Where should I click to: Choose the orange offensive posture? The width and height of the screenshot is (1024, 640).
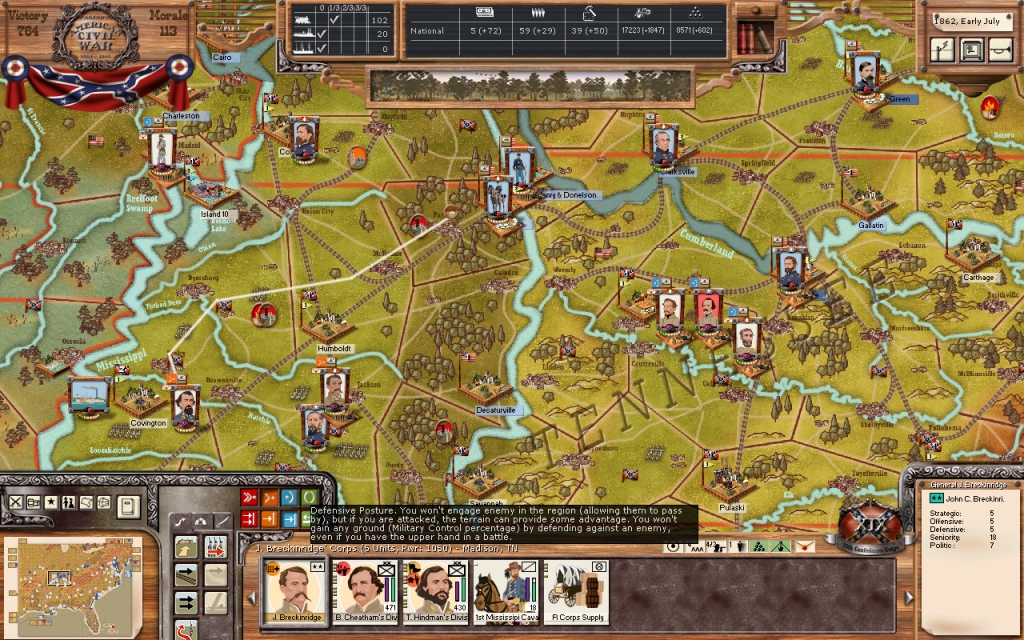[x=269, y=497]
